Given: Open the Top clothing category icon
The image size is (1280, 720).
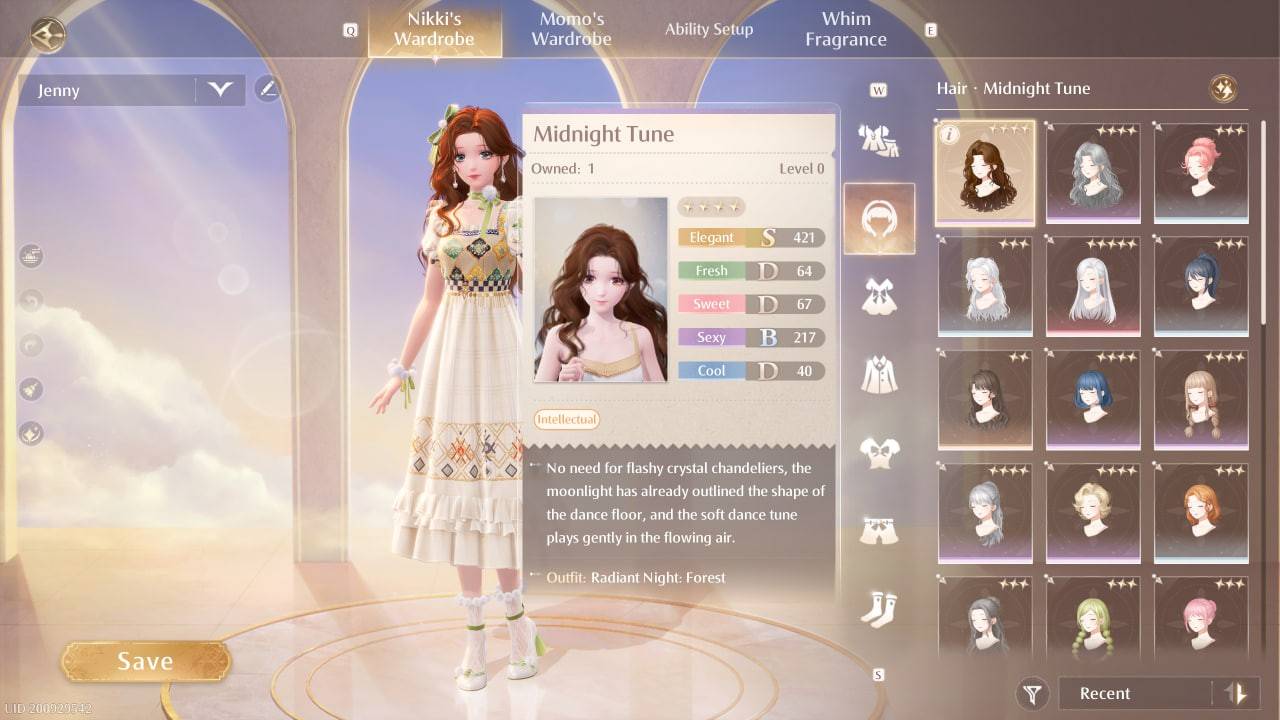Looking at the screenshot, I should [x=879, y=450].
